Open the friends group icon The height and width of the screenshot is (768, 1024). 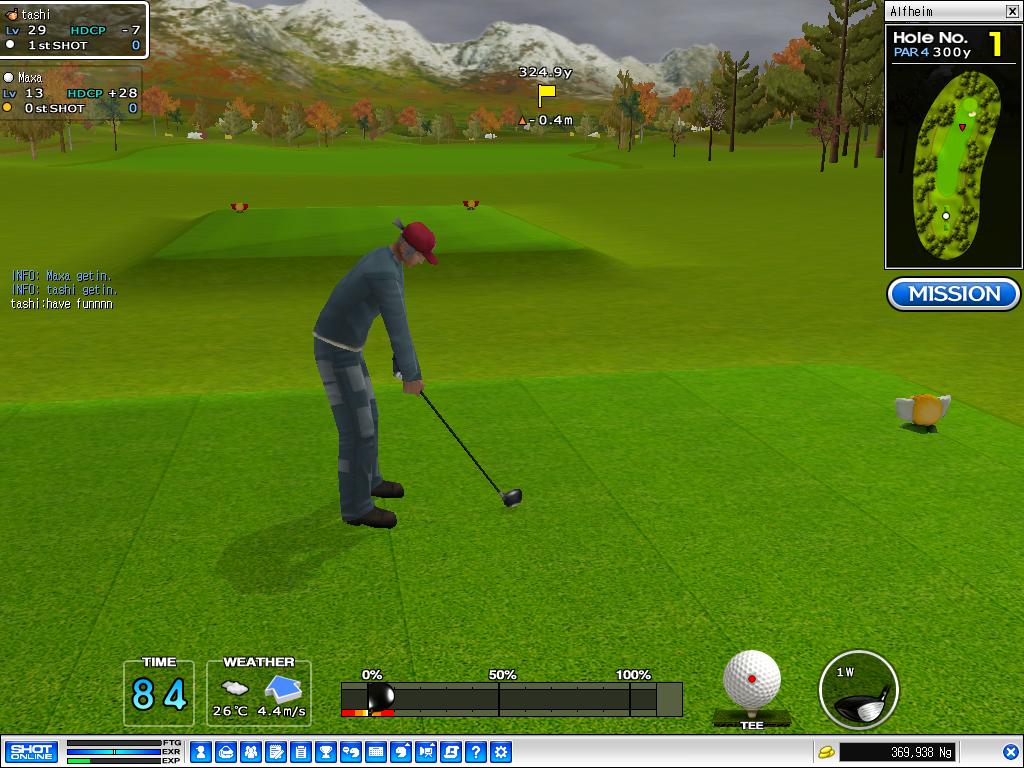251,752
